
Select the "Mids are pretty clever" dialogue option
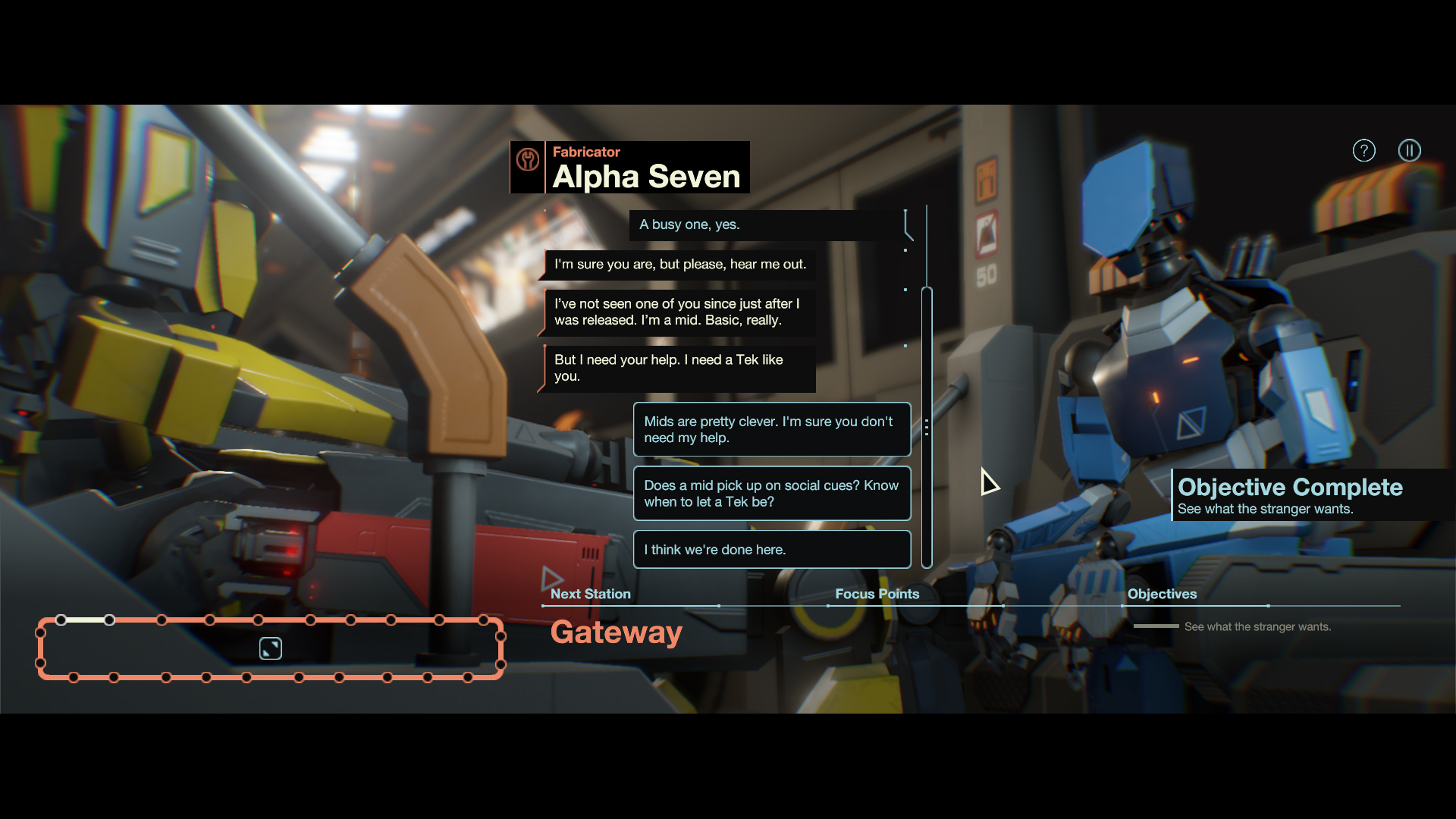pos(771,429)
